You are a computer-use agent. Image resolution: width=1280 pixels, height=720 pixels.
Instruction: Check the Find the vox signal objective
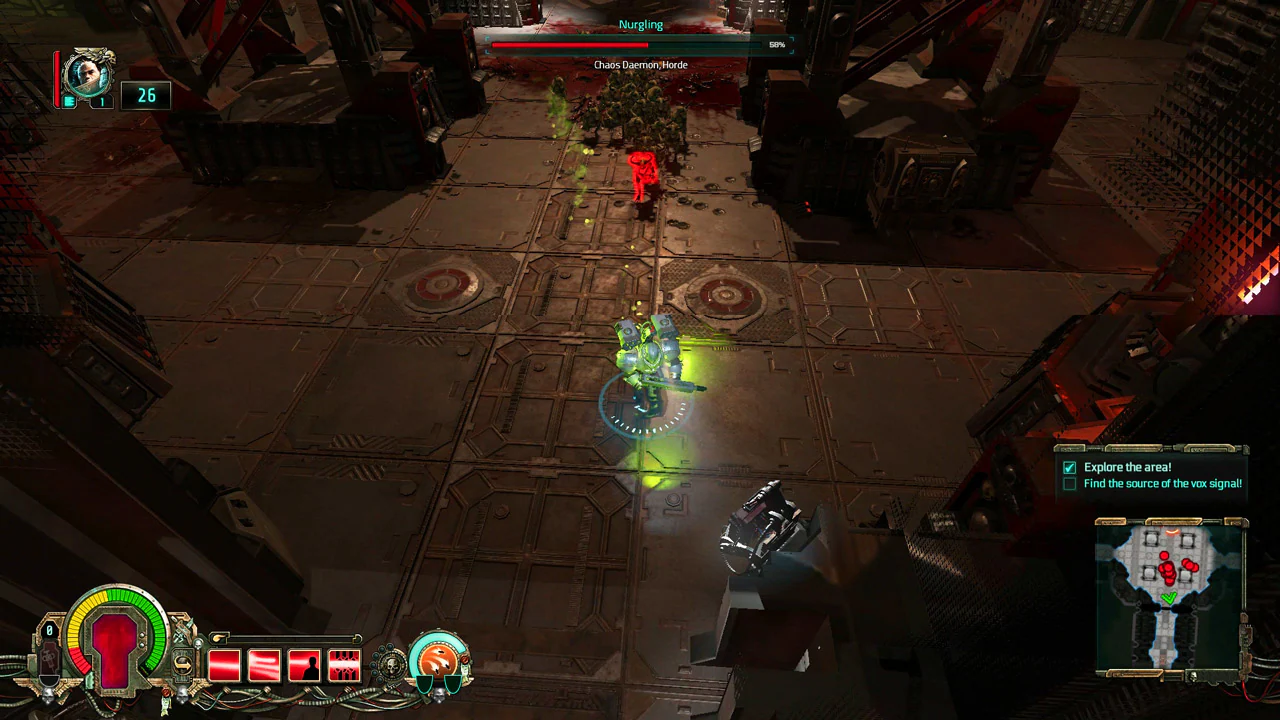[x=1069, y=483]
